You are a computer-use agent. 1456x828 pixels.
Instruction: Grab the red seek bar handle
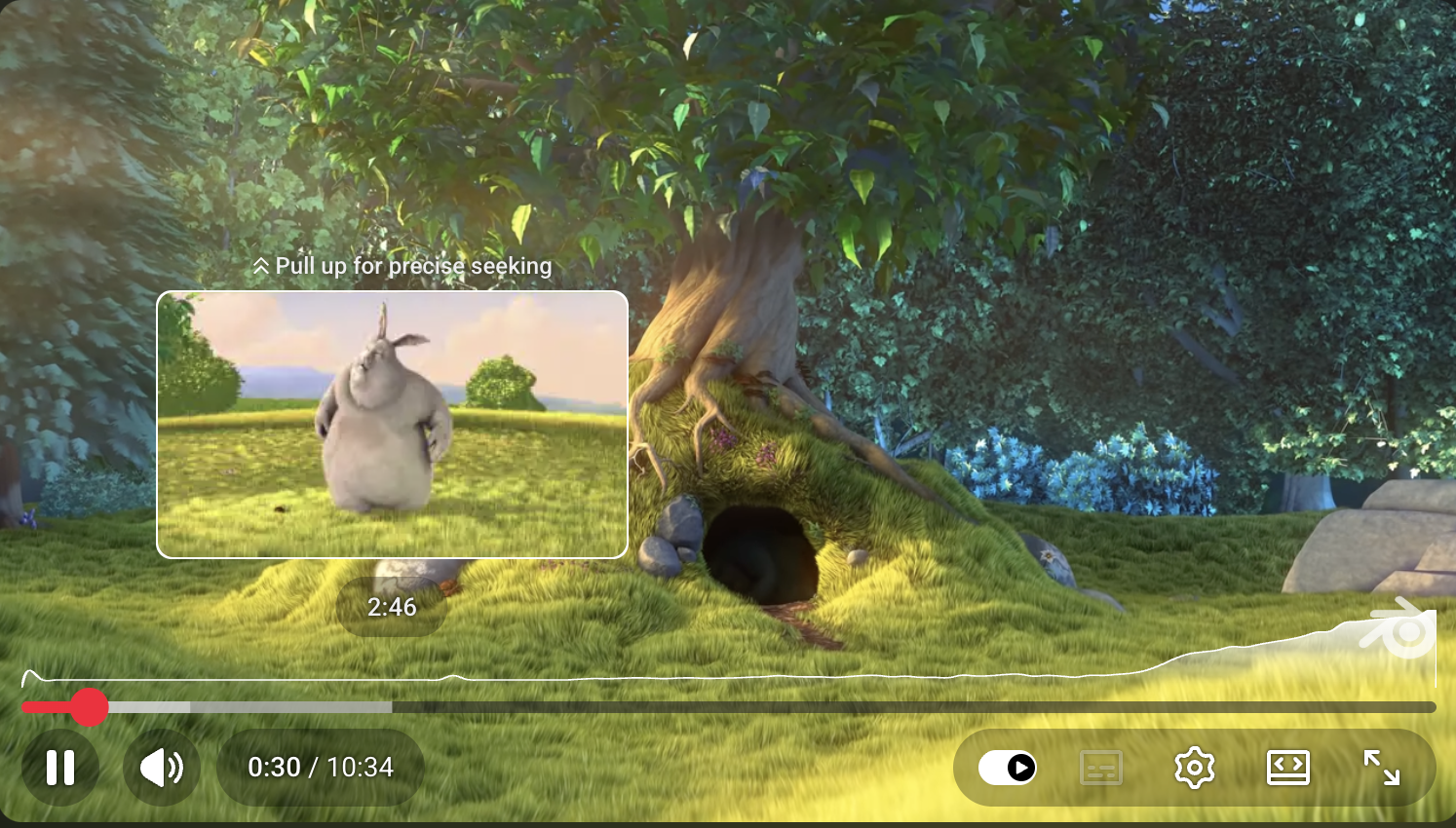coord(90,708)
